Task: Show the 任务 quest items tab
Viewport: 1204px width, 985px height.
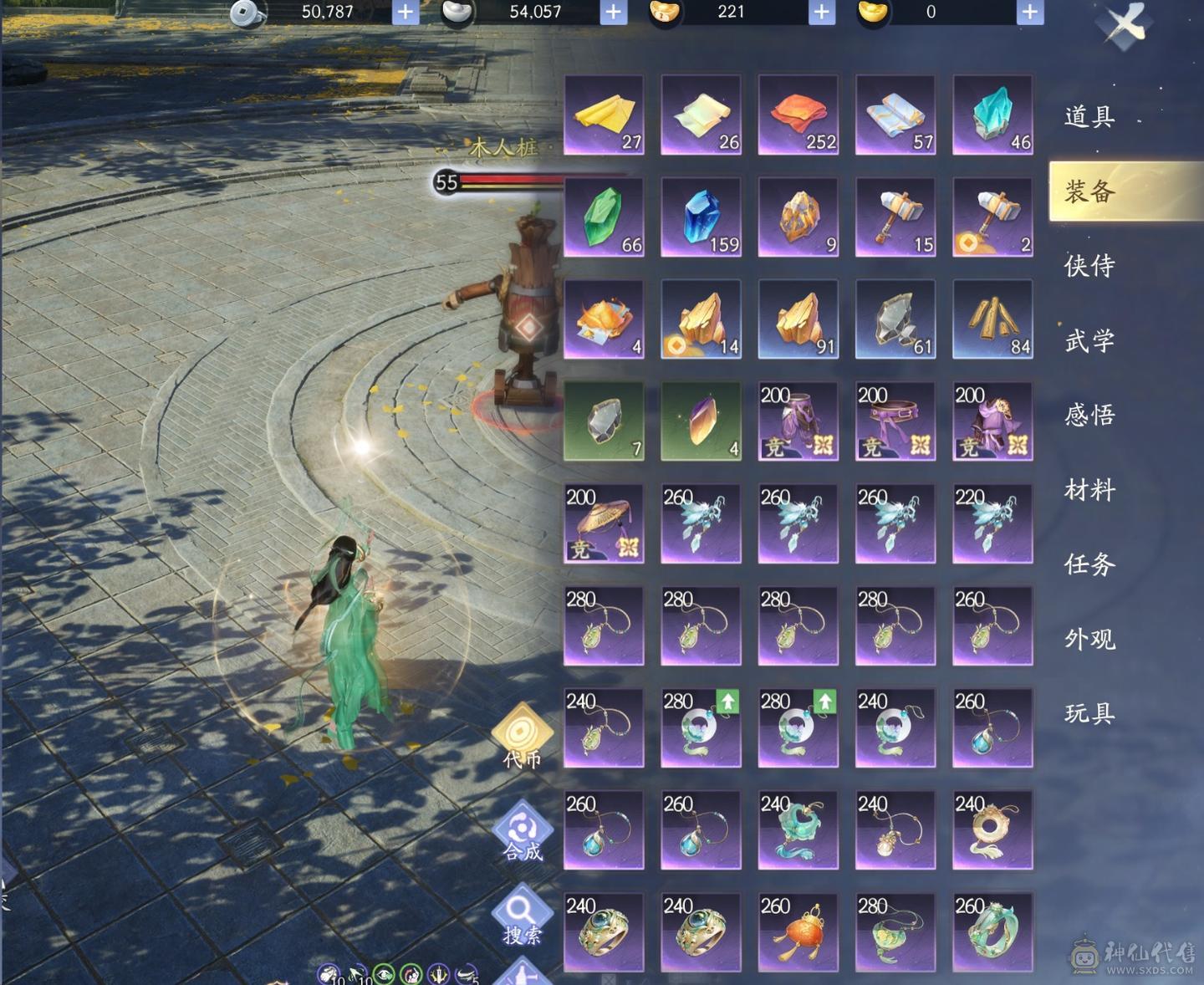Action: [x=1089, y=564]
